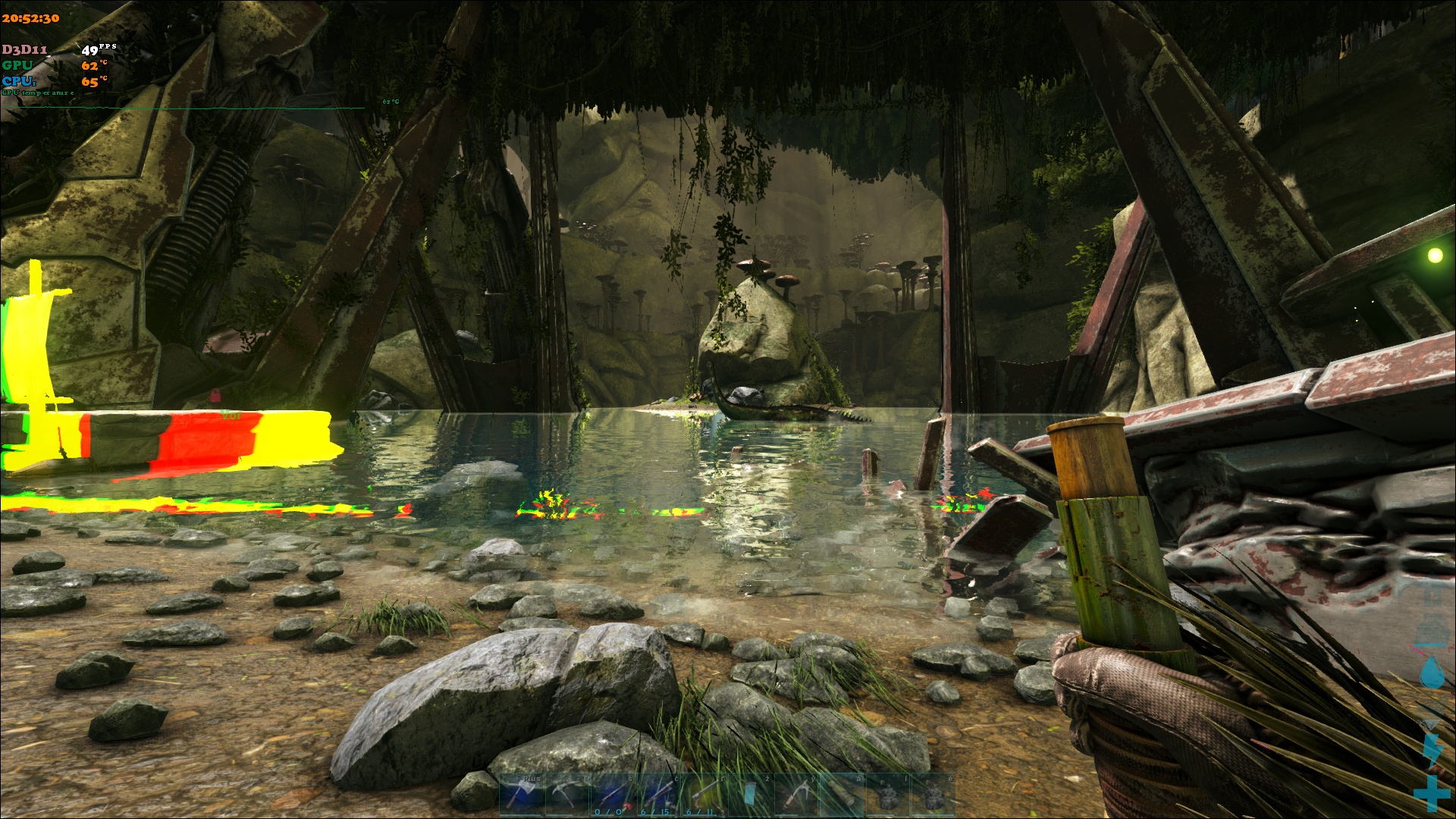Screen dimensions: 1456x819
Task: Select the hatchet hotbar slot
Action: click(x=522, y=795)
